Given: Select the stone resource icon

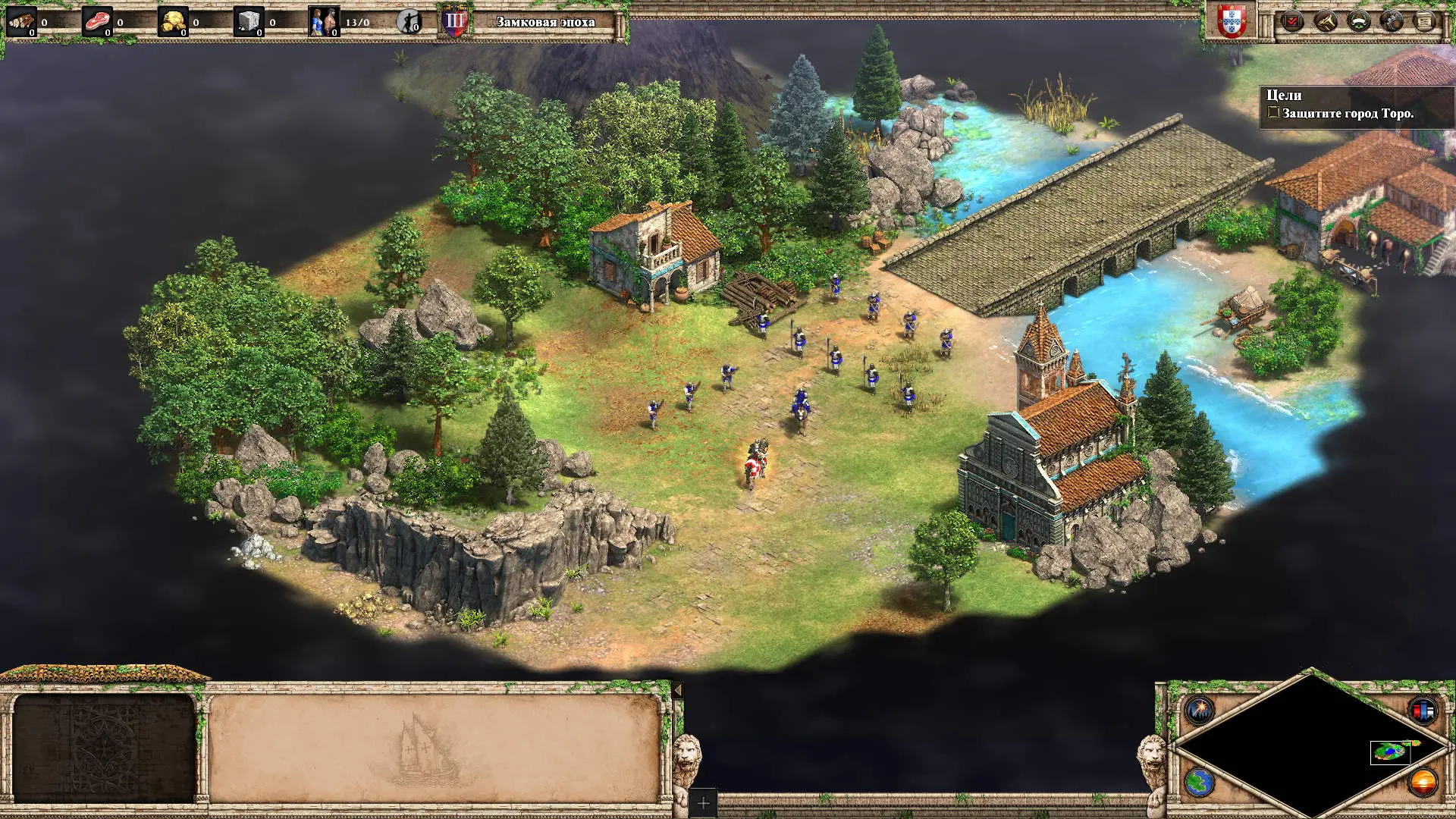Looking at the screenshot, I should [249, 22].
